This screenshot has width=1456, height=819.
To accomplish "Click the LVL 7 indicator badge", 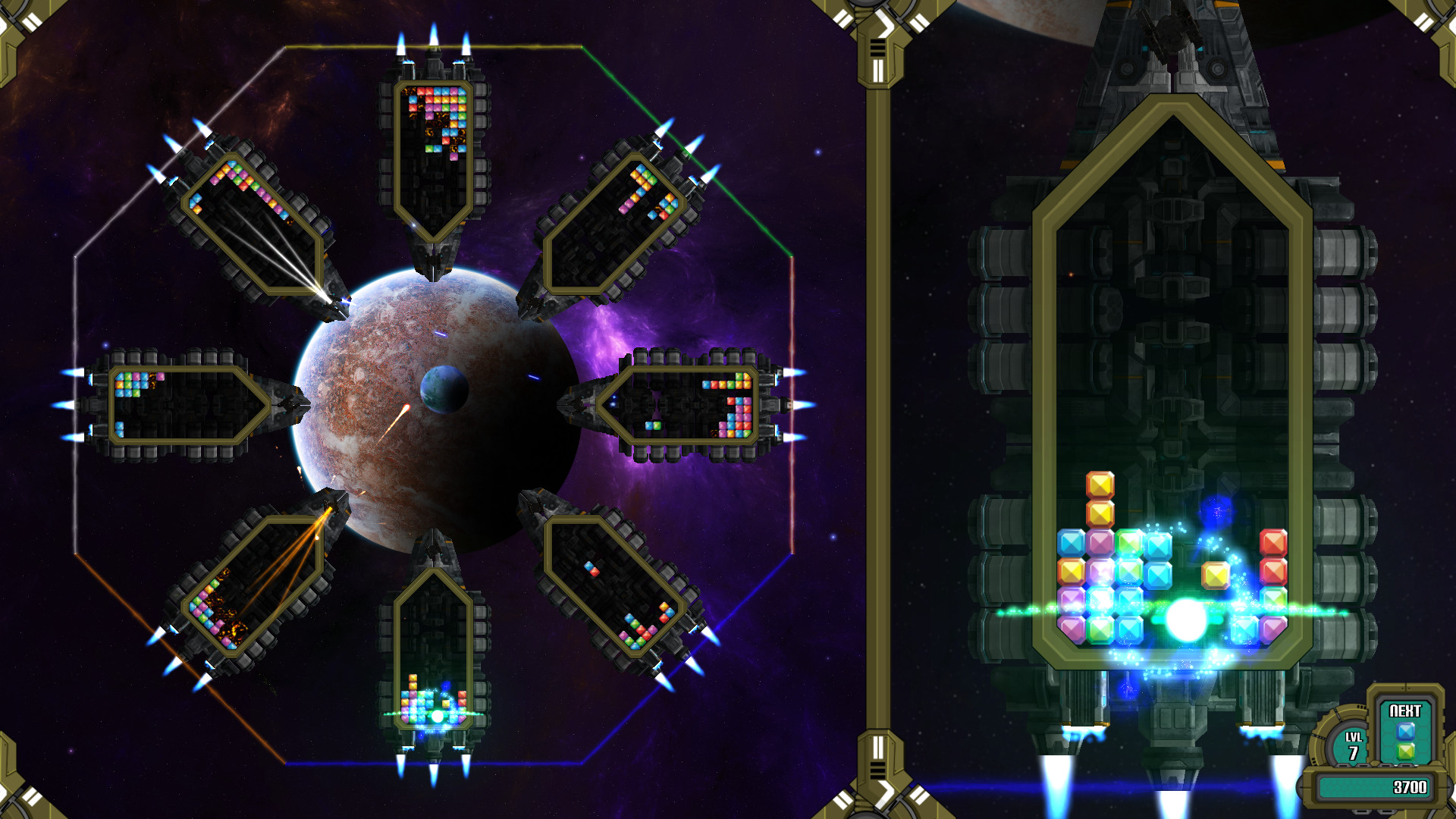I will [x=1353, y=743].
